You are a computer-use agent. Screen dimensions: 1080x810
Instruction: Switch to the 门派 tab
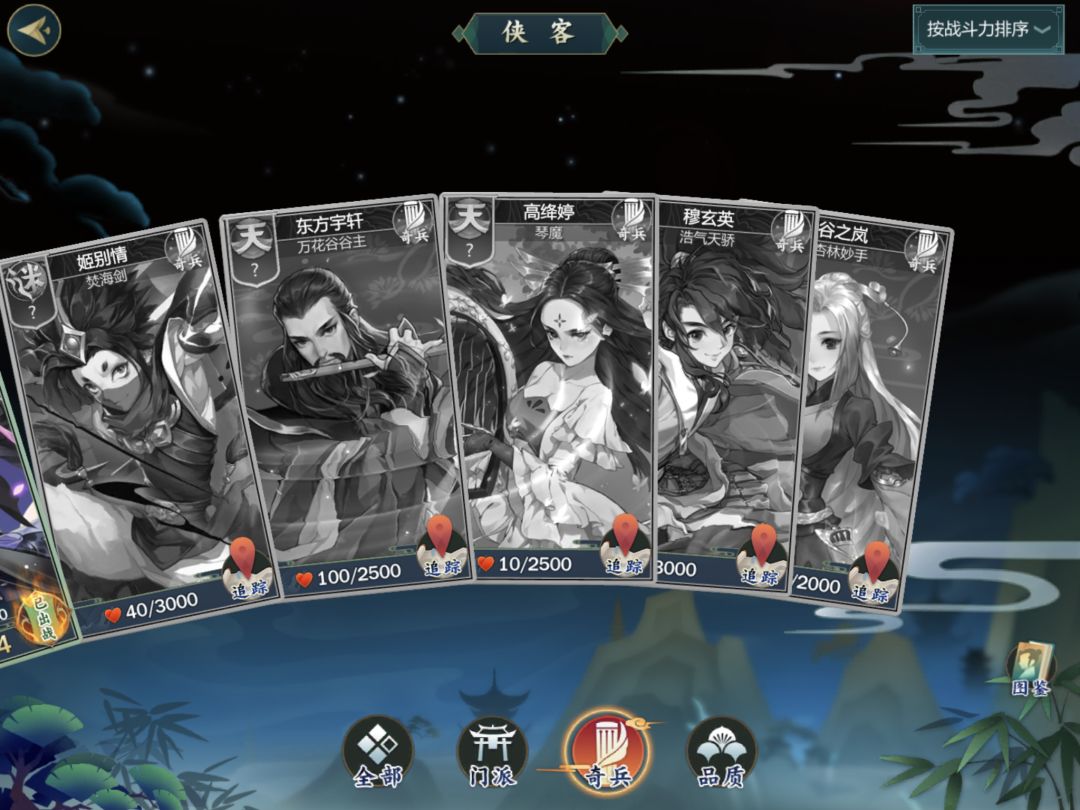492,753
